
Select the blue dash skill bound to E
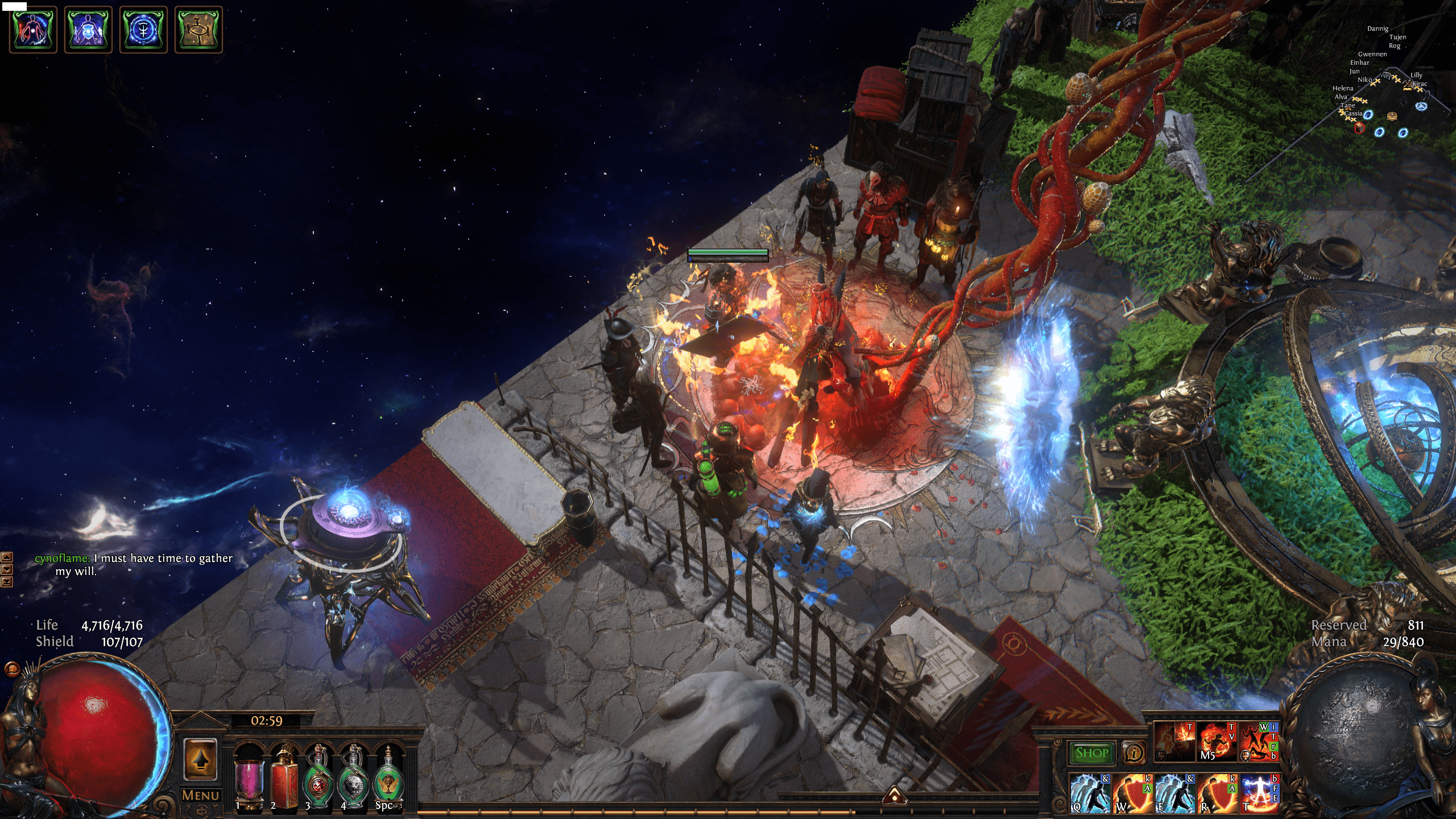click(1175, 793)
